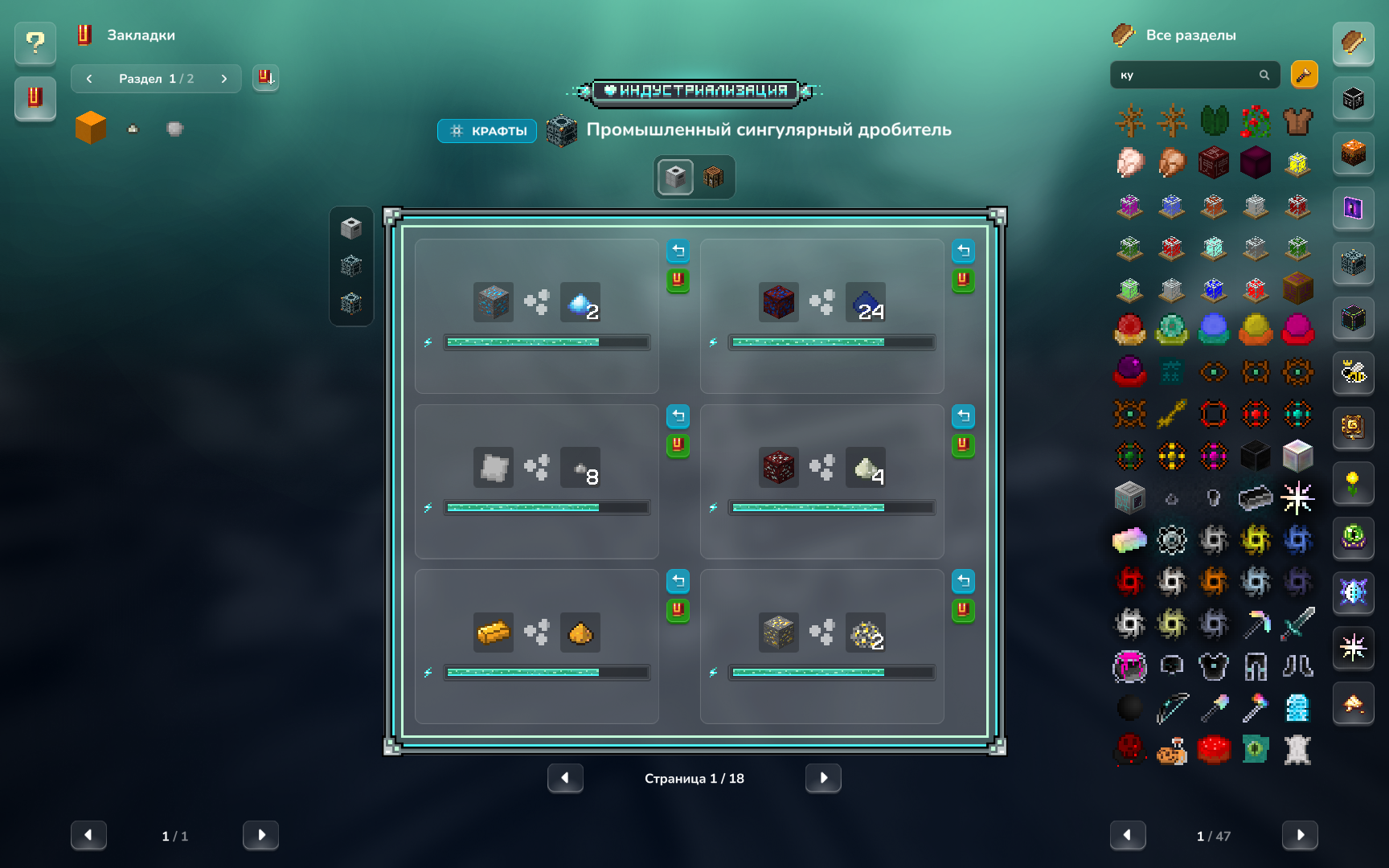Select the leather tunic item

click(1297, 121)
